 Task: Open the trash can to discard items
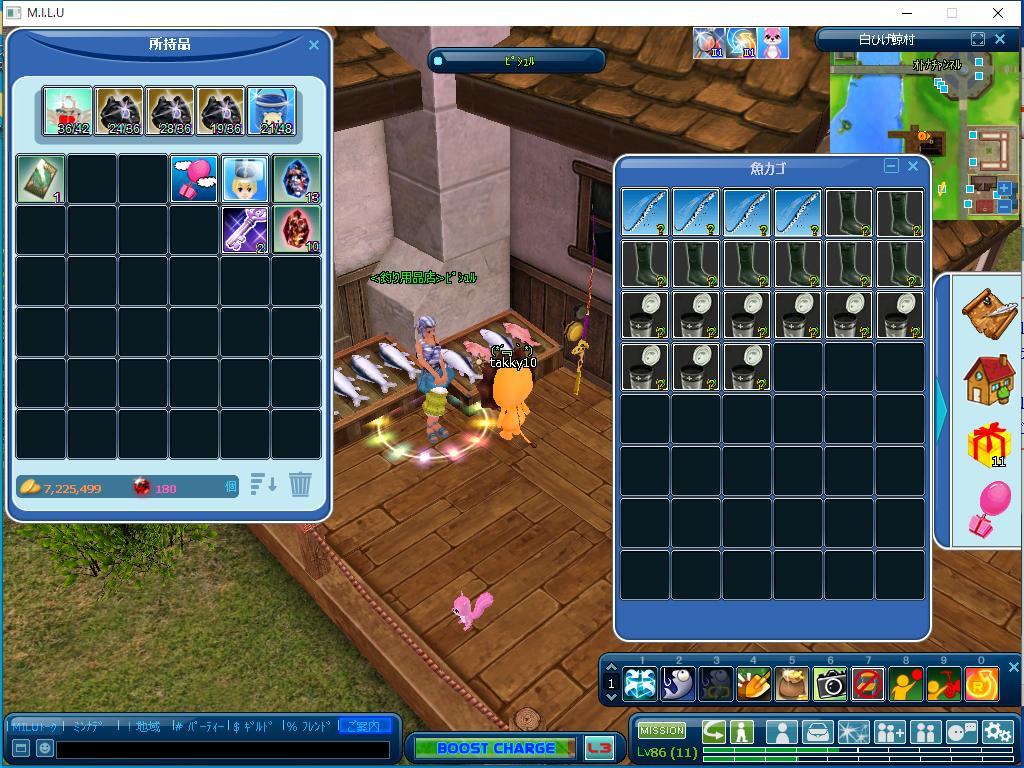click(x=300, y=485)
